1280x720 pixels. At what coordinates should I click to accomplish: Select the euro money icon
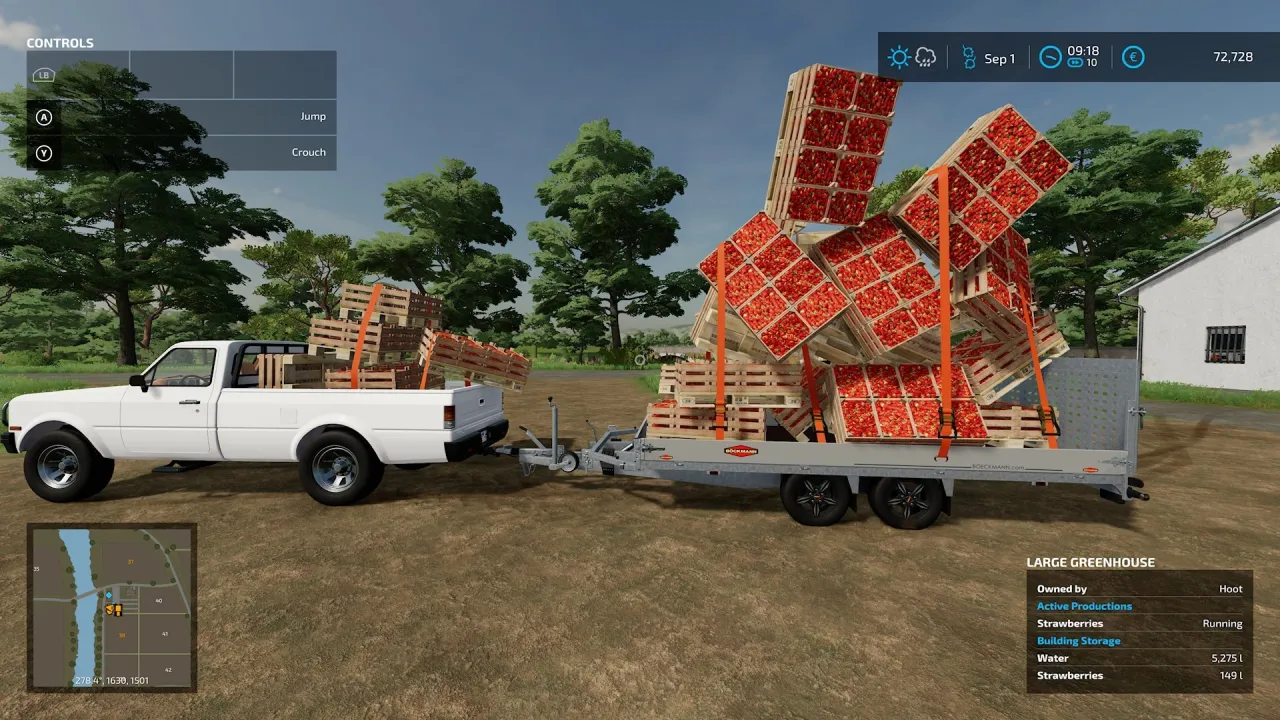pyautogui.click(x=1133, y=57)
